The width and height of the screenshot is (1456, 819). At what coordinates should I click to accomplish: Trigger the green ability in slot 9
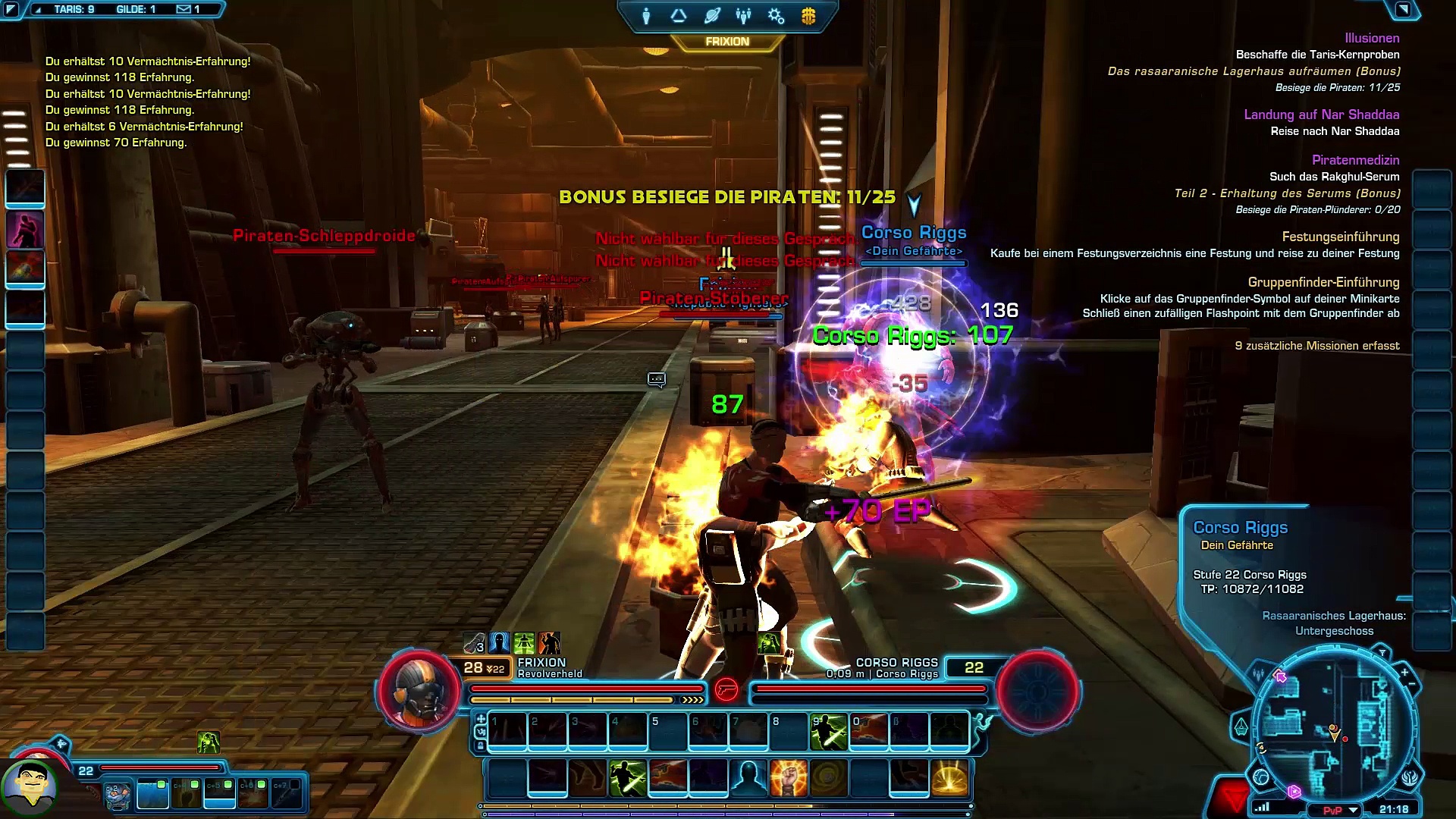pyautogui.click(x=828, y=732)
